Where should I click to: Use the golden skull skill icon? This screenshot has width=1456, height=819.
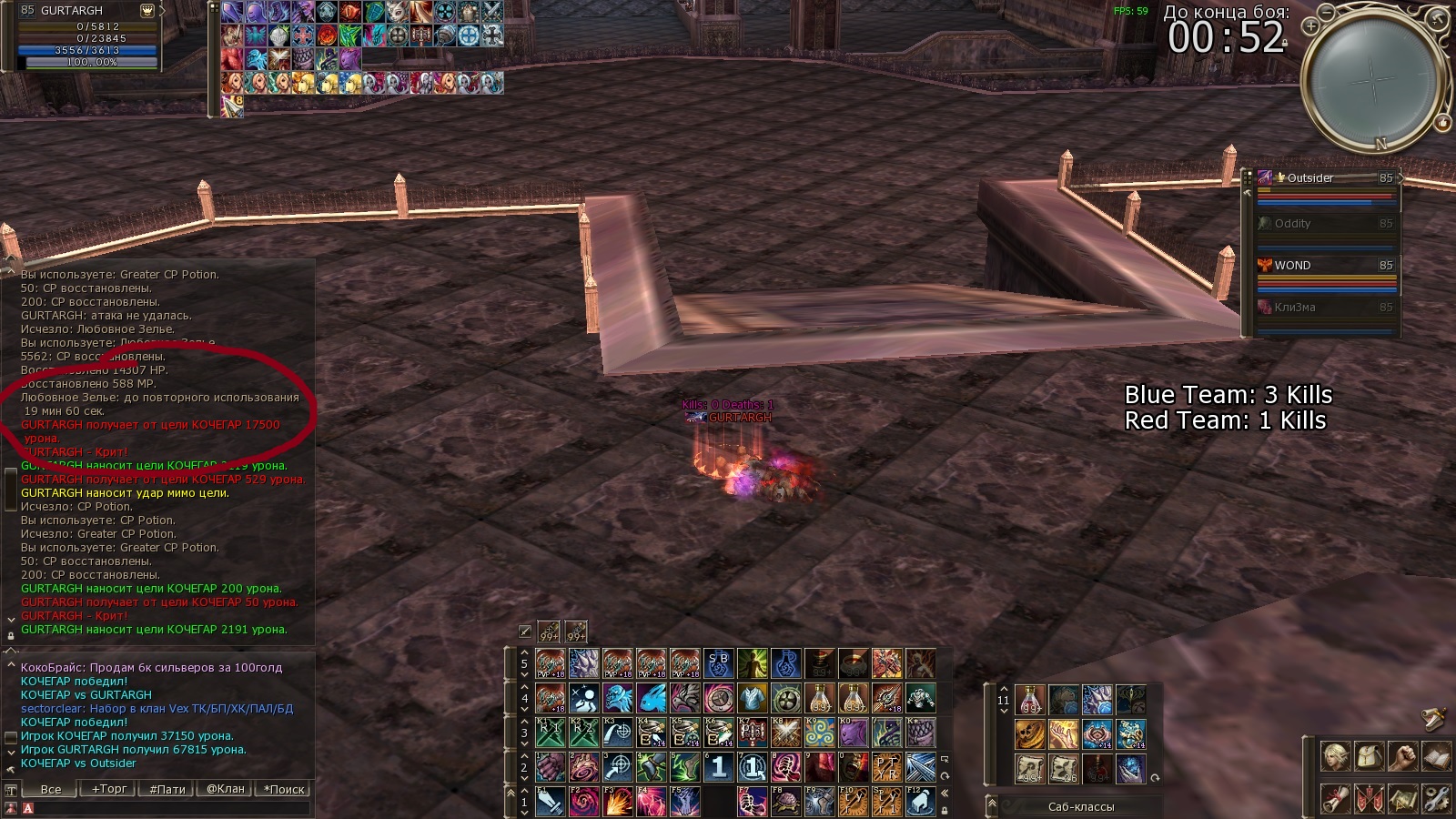[x=1029, y=733]
